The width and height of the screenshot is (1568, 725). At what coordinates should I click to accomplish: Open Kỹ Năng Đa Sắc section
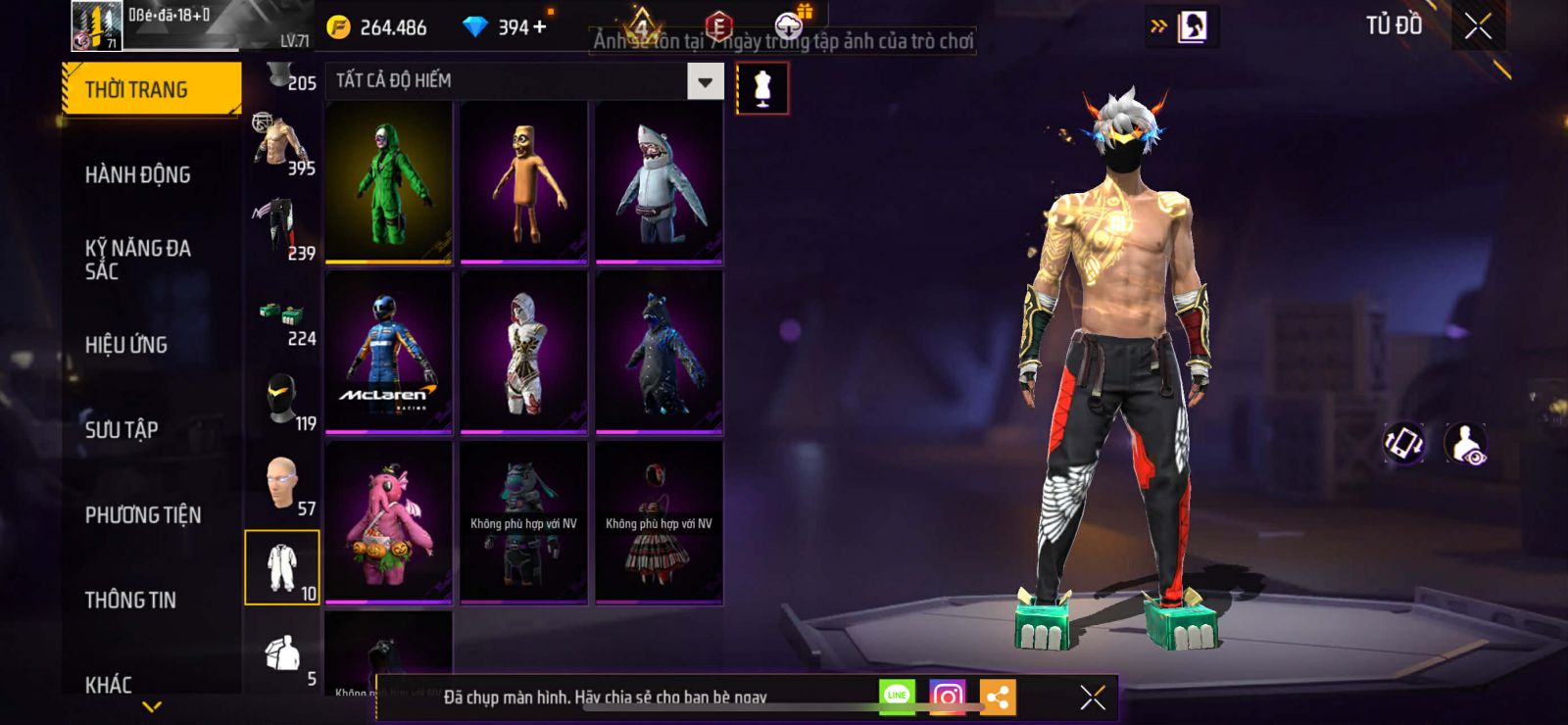coord(138,260)
